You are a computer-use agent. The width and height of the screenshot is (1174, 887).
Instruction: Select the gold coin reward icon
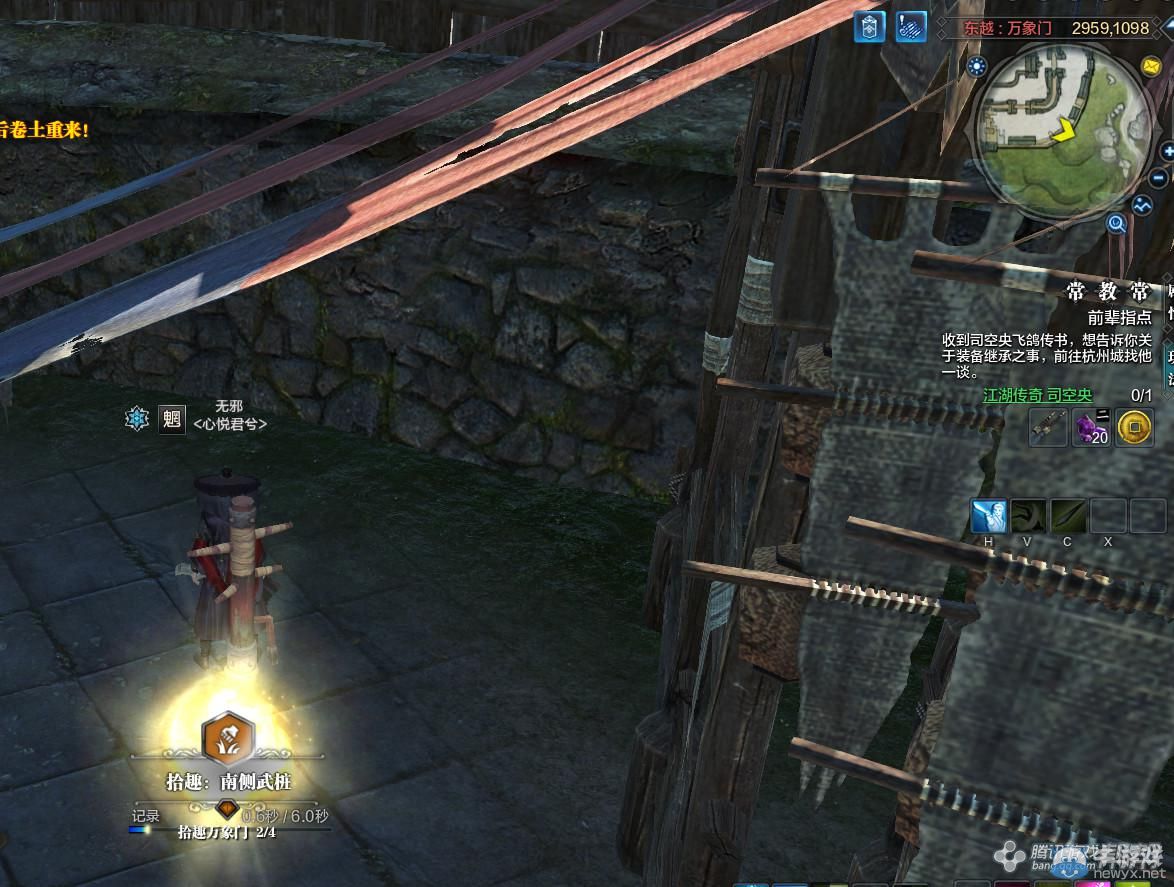(1133, 428)
